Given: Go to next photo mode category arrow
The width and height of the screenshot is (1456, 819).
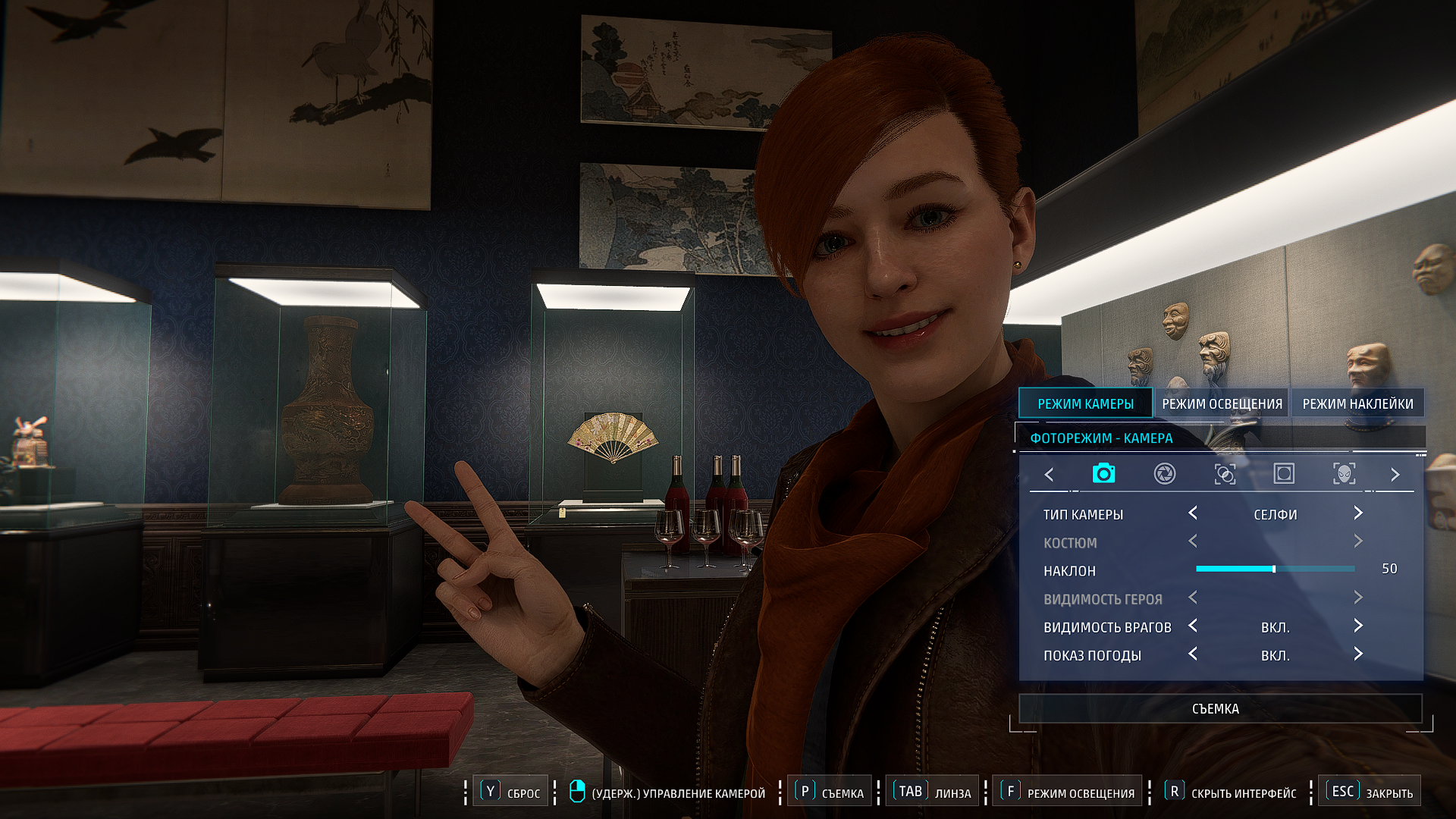Looking at the screenshot, I should point(1395,475).
